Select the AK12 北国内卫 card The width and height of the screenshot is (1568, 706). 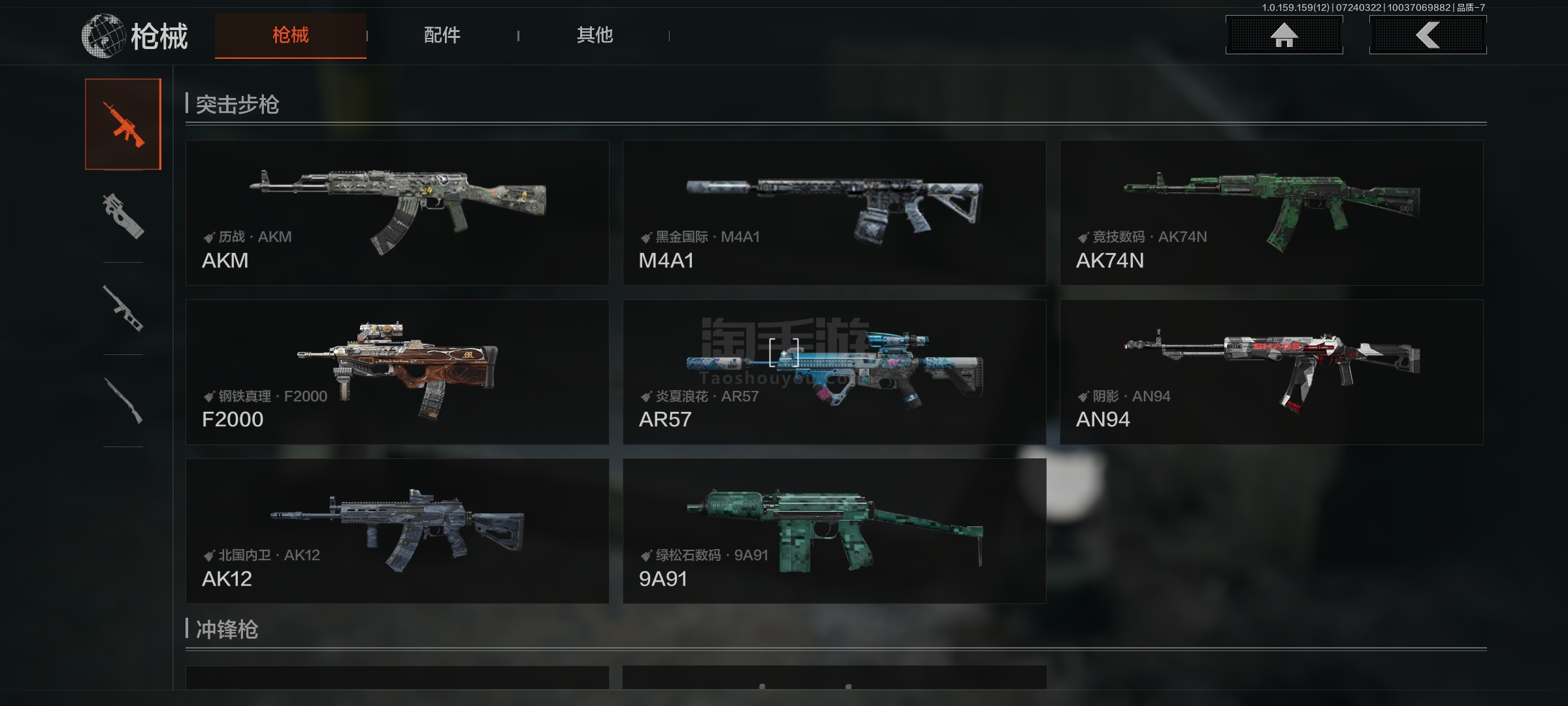click(397, 531)
